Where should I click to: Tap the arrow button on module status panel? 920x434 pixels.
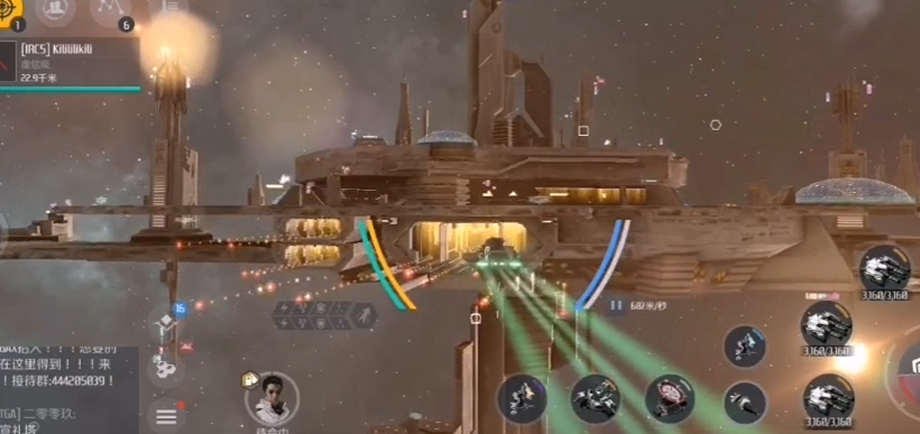coord(366,316)
